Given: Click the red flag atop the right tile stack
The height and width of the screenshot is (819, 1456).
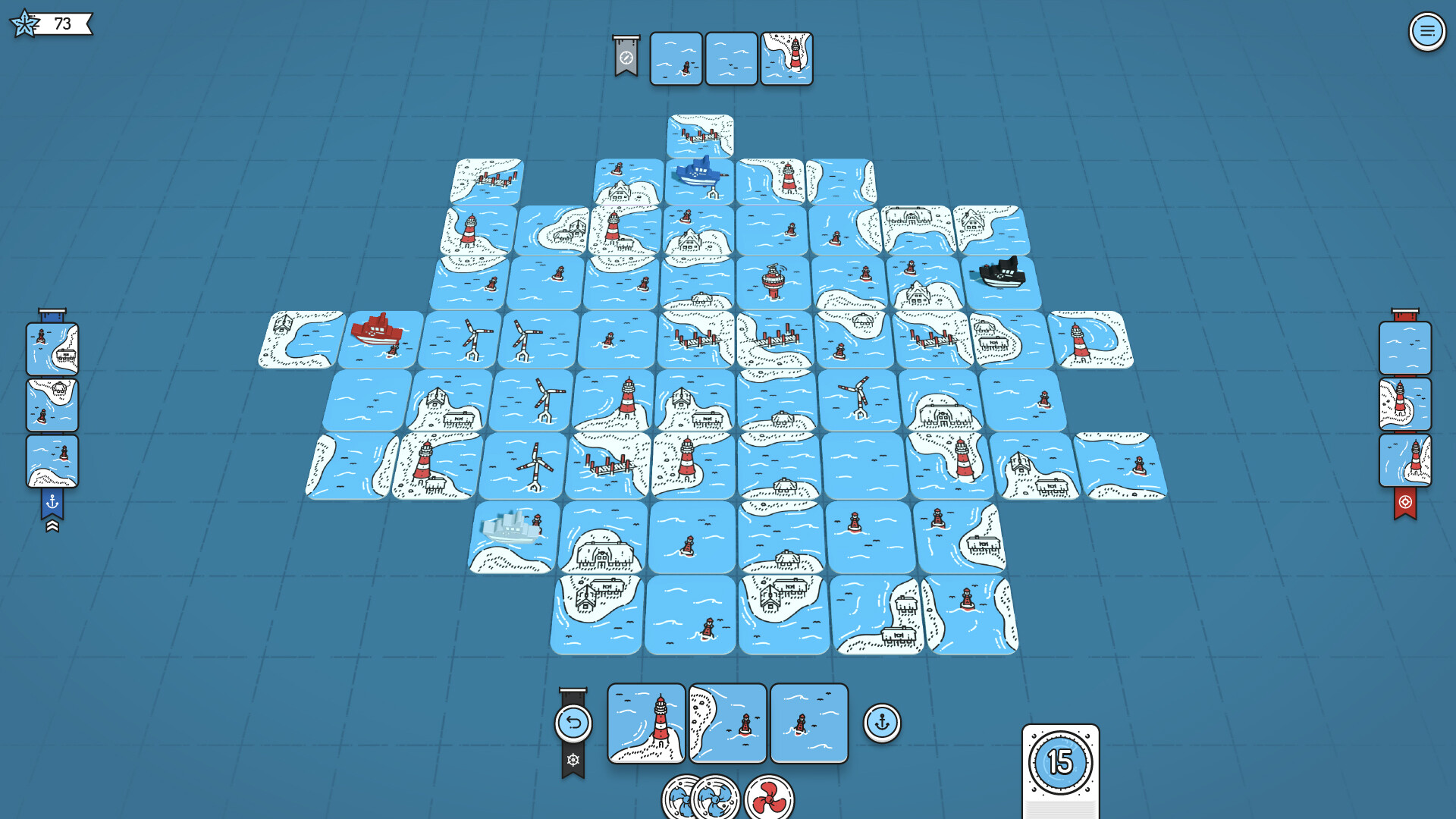Looking at the screenshot, I should coord(1407,315).
